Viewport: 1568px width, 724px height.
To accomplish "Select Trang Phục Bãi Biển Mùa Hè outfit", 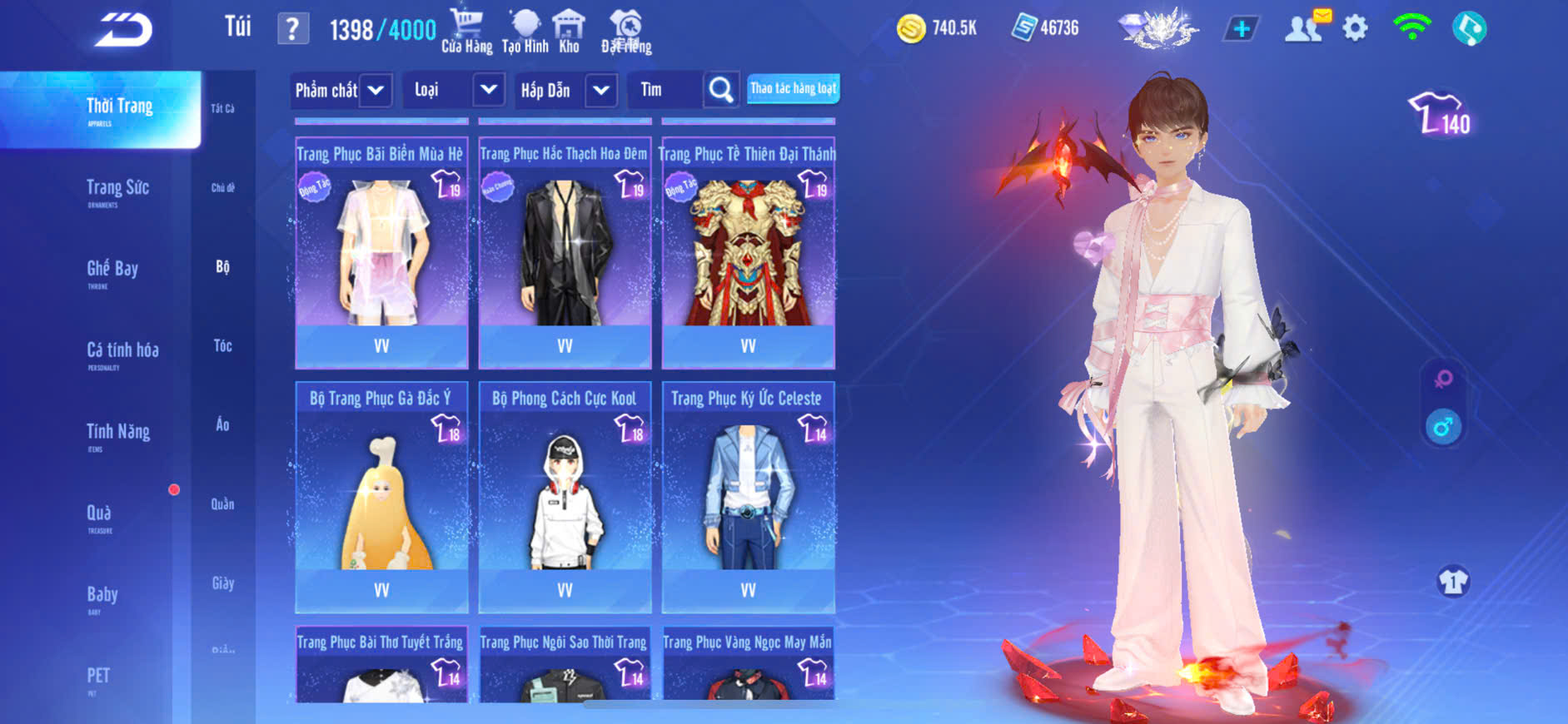I will tap(381, 251).
